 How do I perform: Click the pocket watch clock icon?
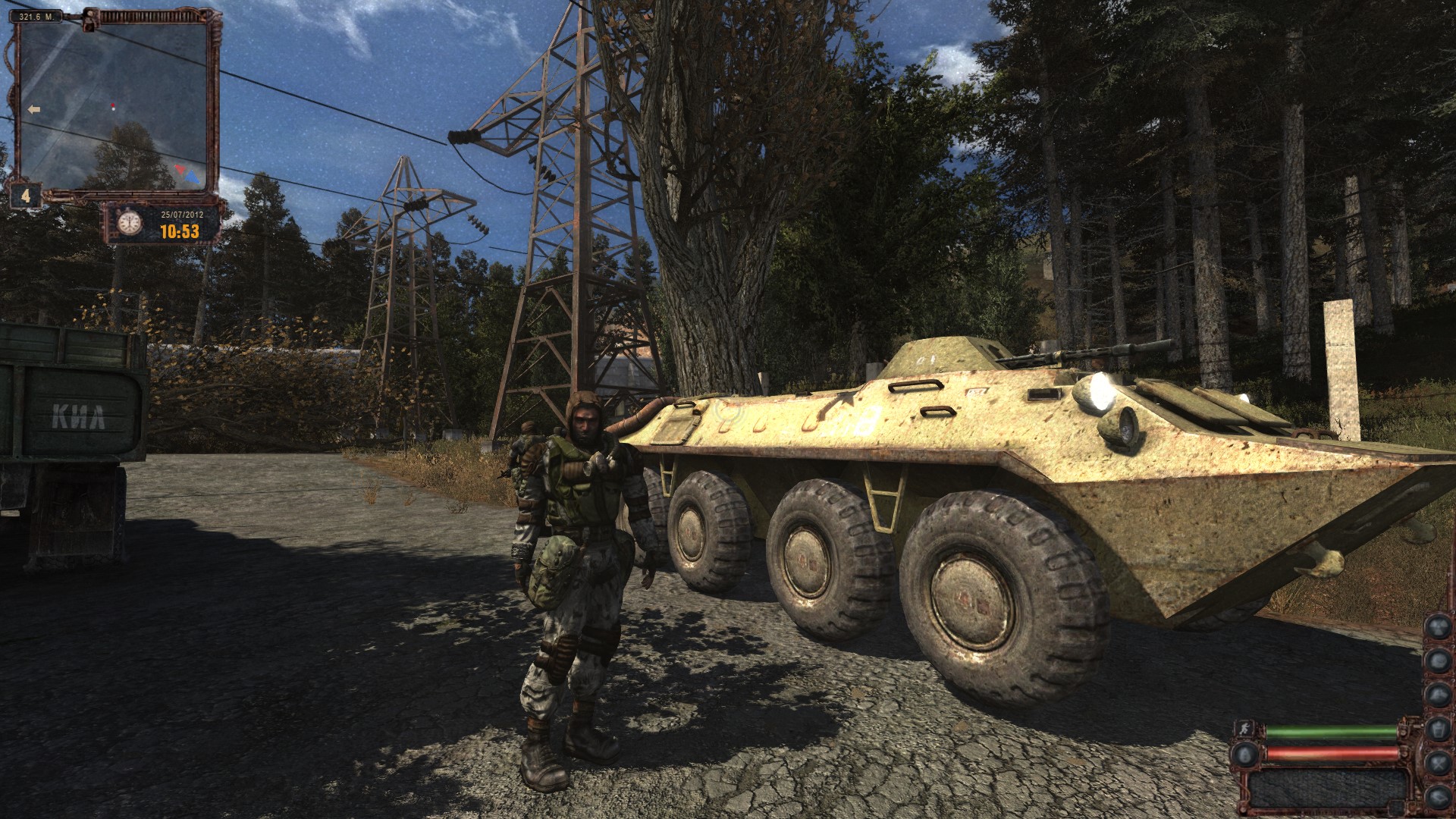(x=129, y=222)
